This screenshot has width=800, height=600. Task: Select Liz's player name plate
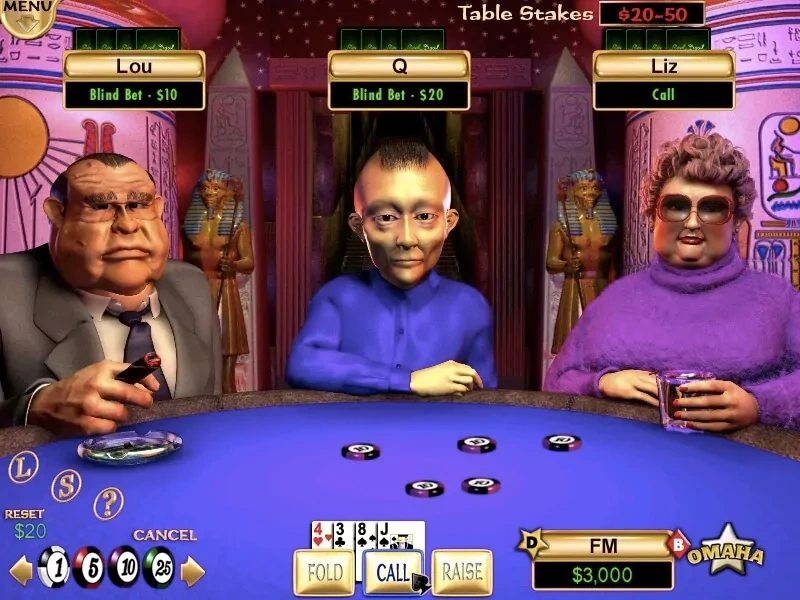pyautogui.click(x=664, y=67)
